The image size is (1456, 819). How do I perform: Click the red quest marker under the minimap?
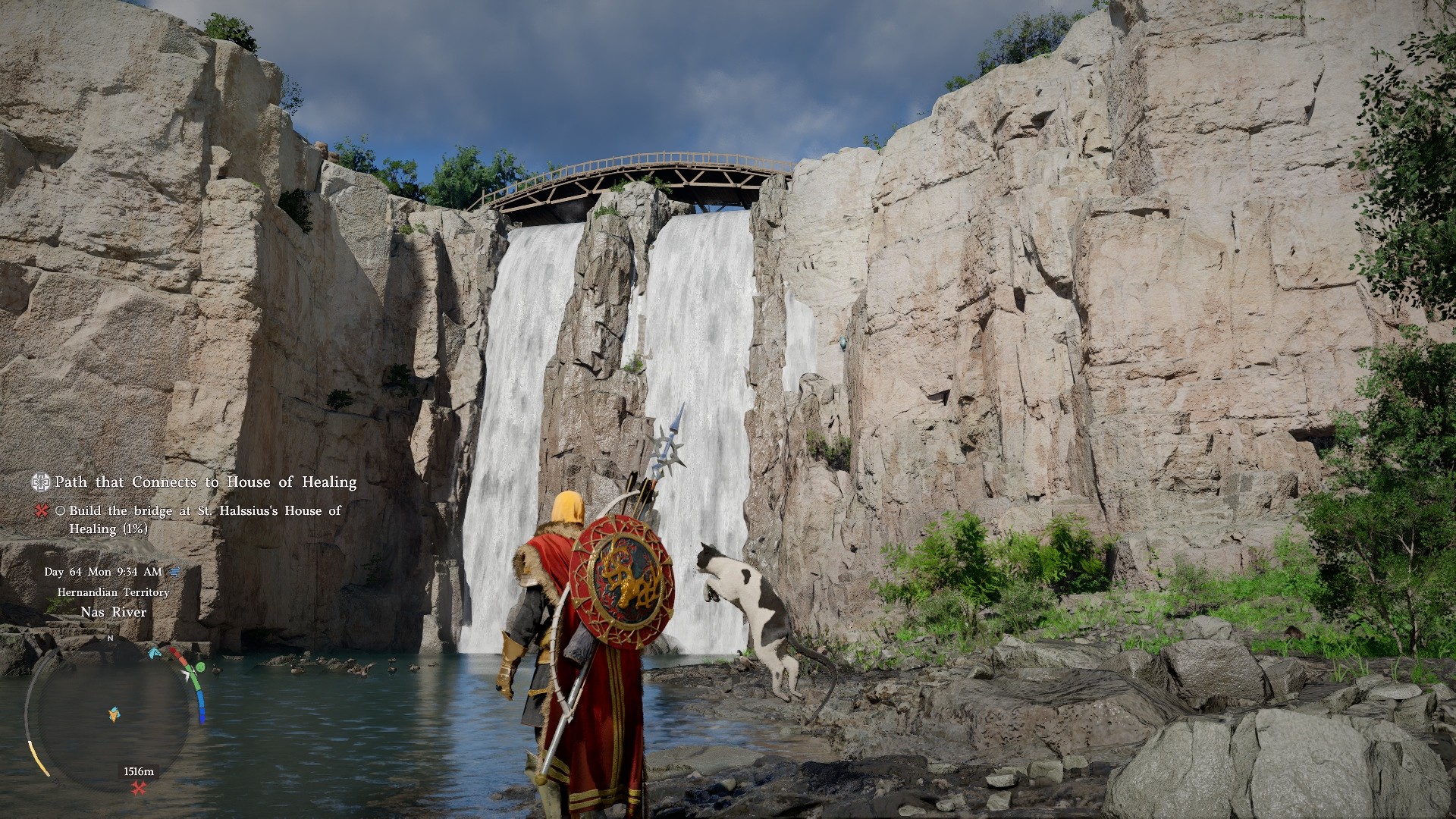(x=139, y=789)
